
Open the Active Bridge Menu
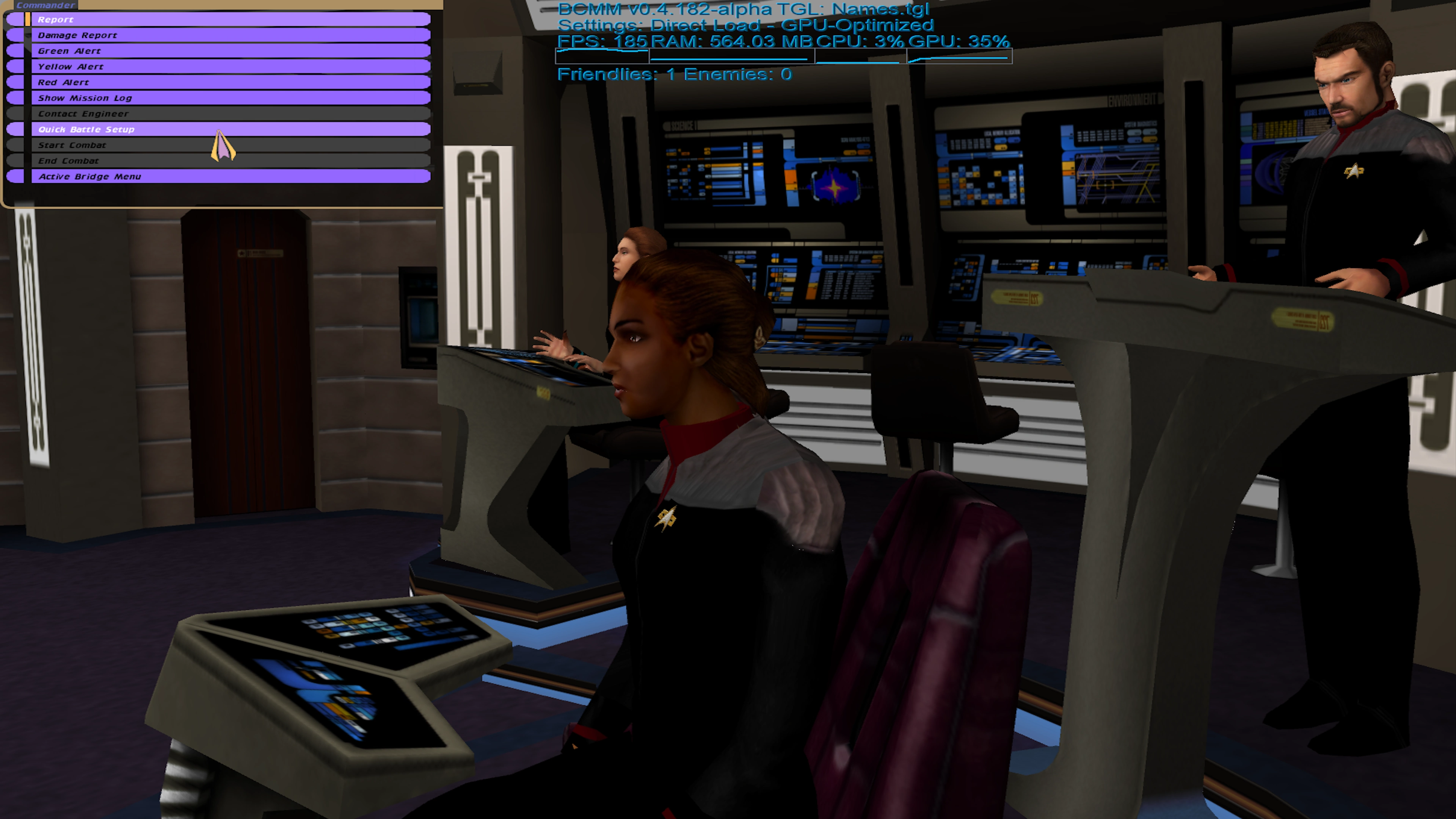click(226, 176)
